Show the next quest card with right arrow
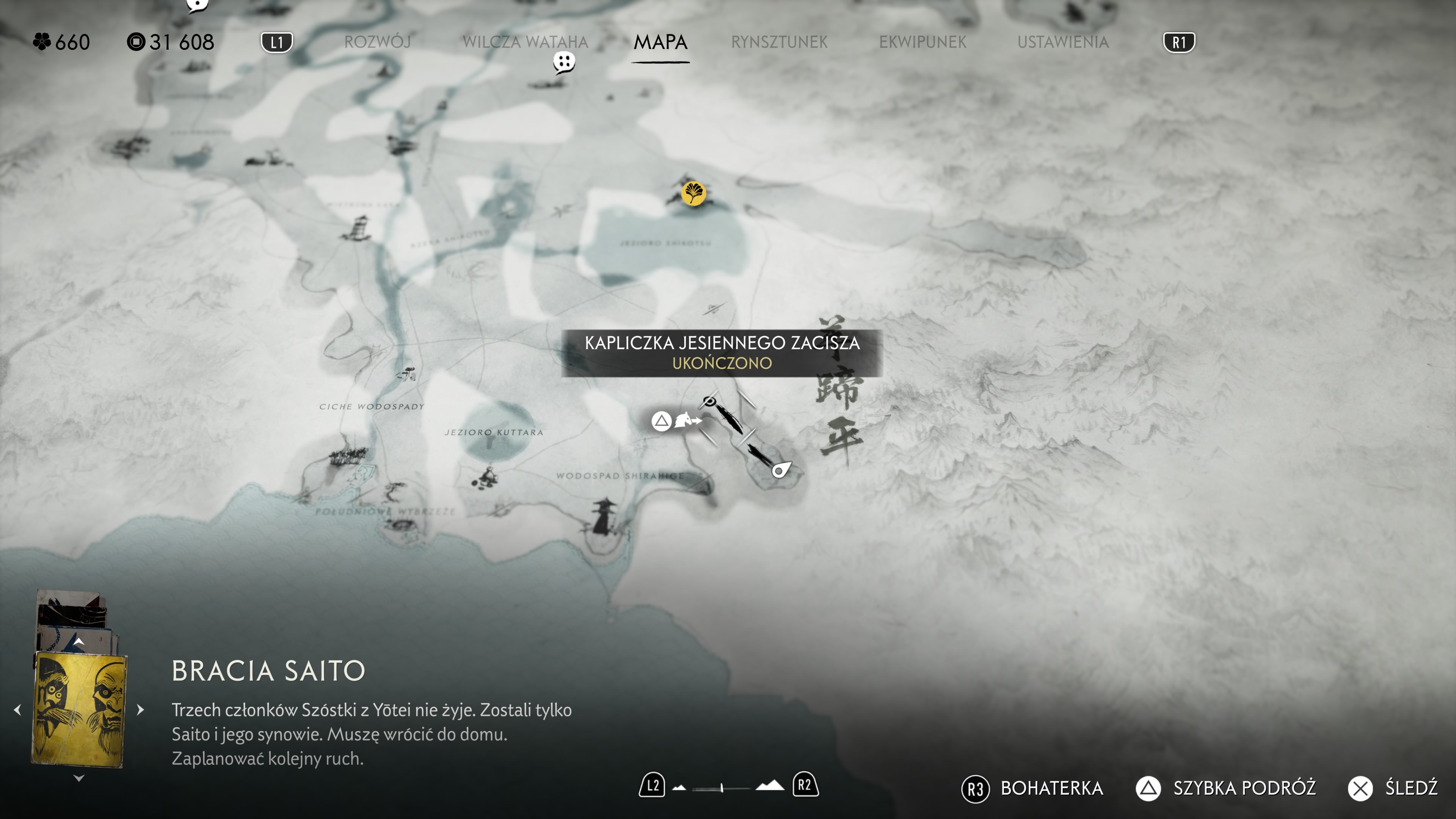The image size is (1456, 819). (141, 709)
